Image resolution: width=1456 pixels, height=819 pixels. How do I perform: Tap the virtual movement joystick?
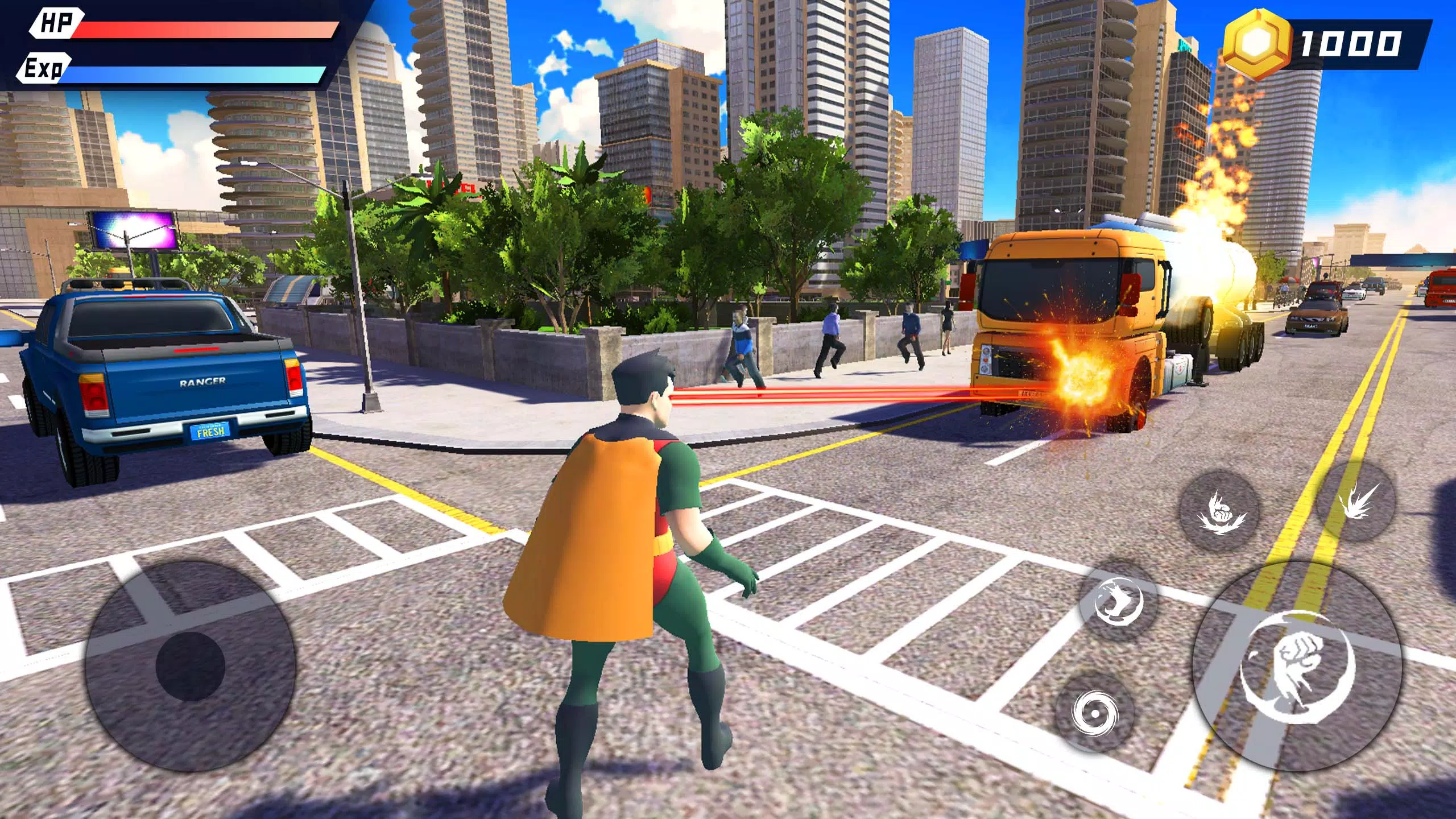pyautogui.click(x=191, y=665)
